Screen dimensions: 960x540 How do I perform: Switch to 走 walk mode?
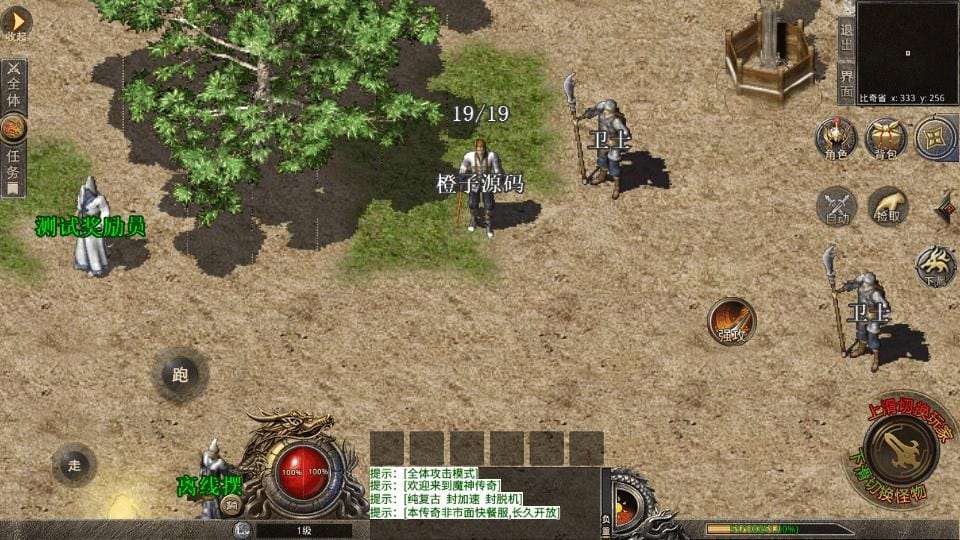pos(74,464)
